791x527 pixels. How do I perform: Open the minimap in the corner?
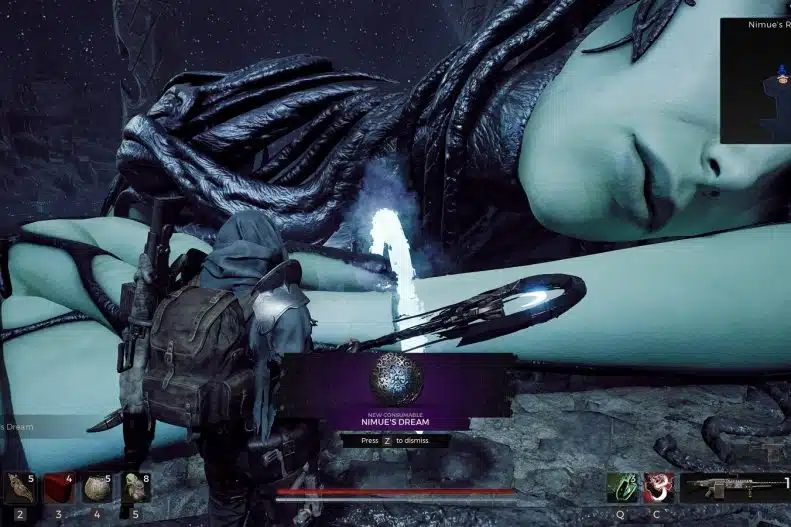pyautogui.click(x=756, y=80)
